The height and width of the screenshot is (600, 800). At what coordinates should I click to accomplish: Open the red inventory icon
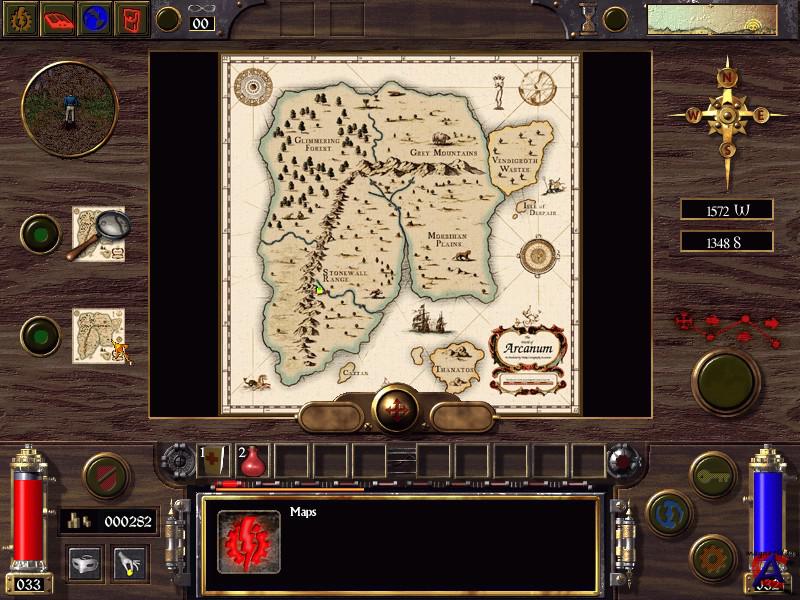pos(132,18)
